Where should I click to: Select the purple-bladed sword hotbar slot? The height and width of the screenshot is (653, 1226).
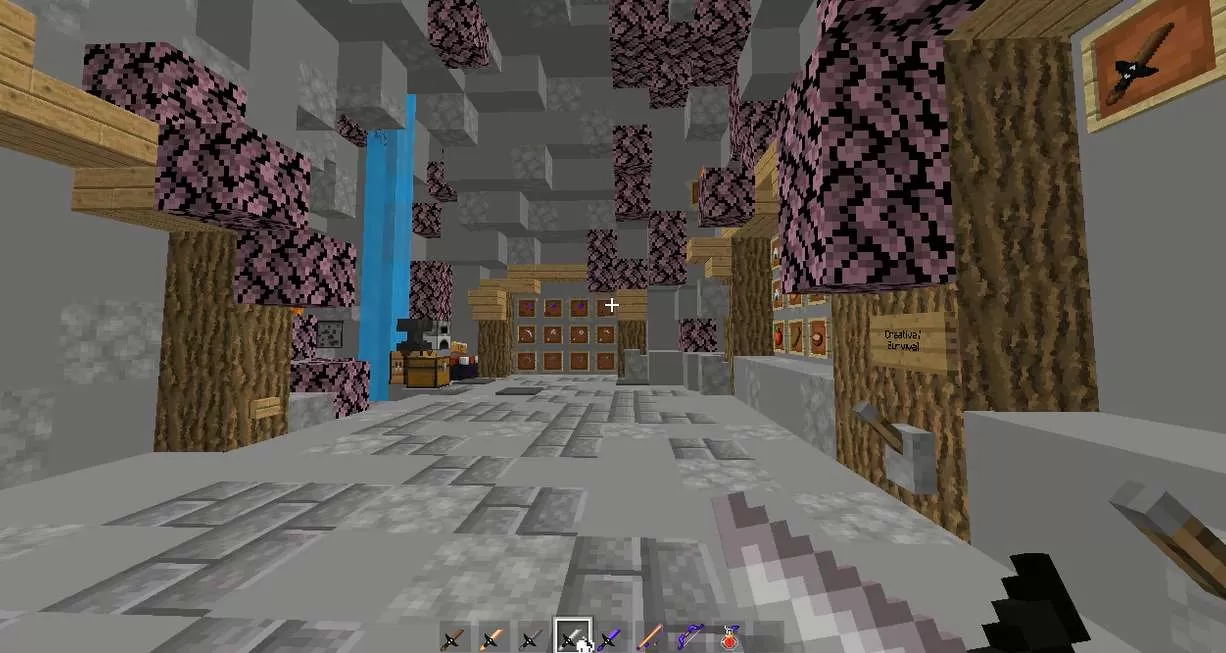tap(609, 638)
